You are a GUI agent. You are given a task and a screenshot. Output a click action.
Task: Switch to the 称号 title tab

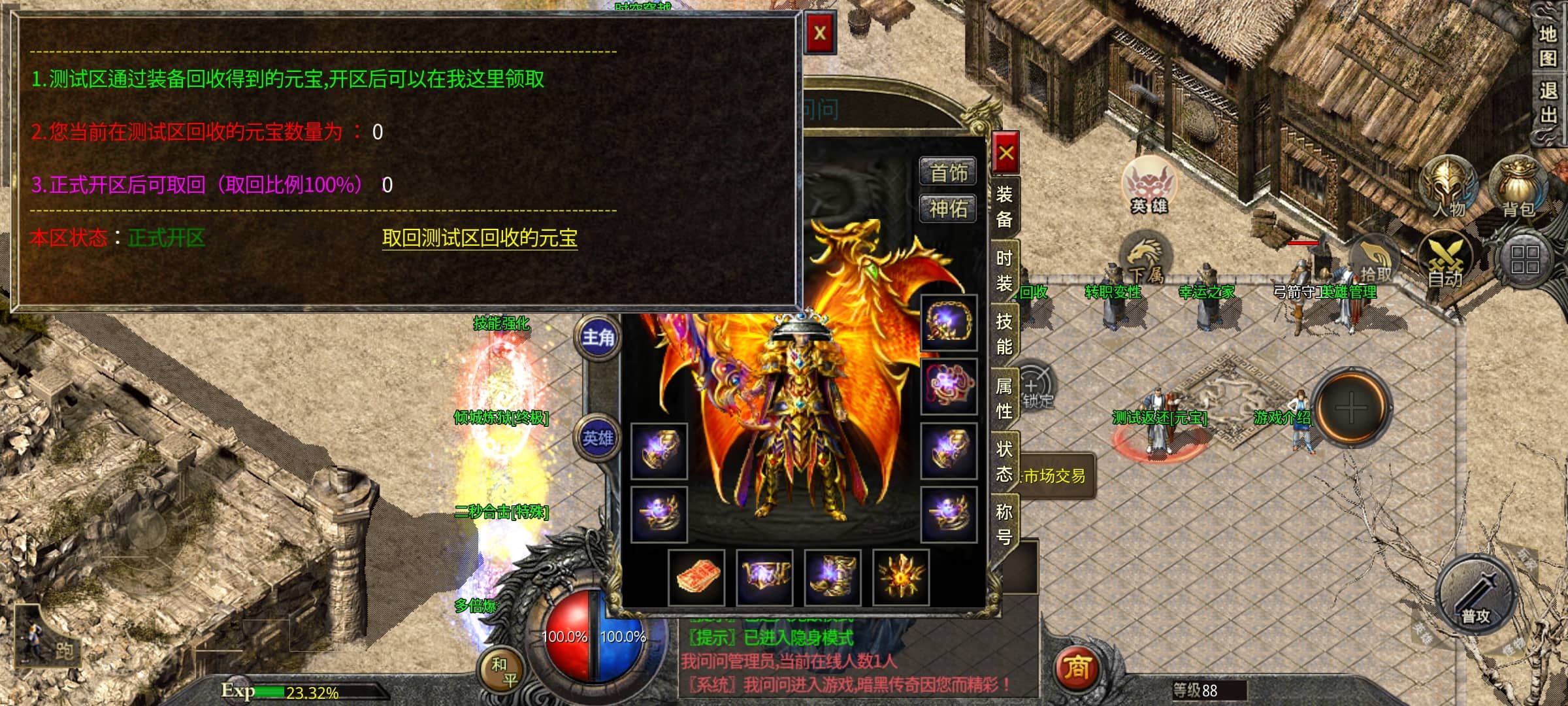point(1004,524)
